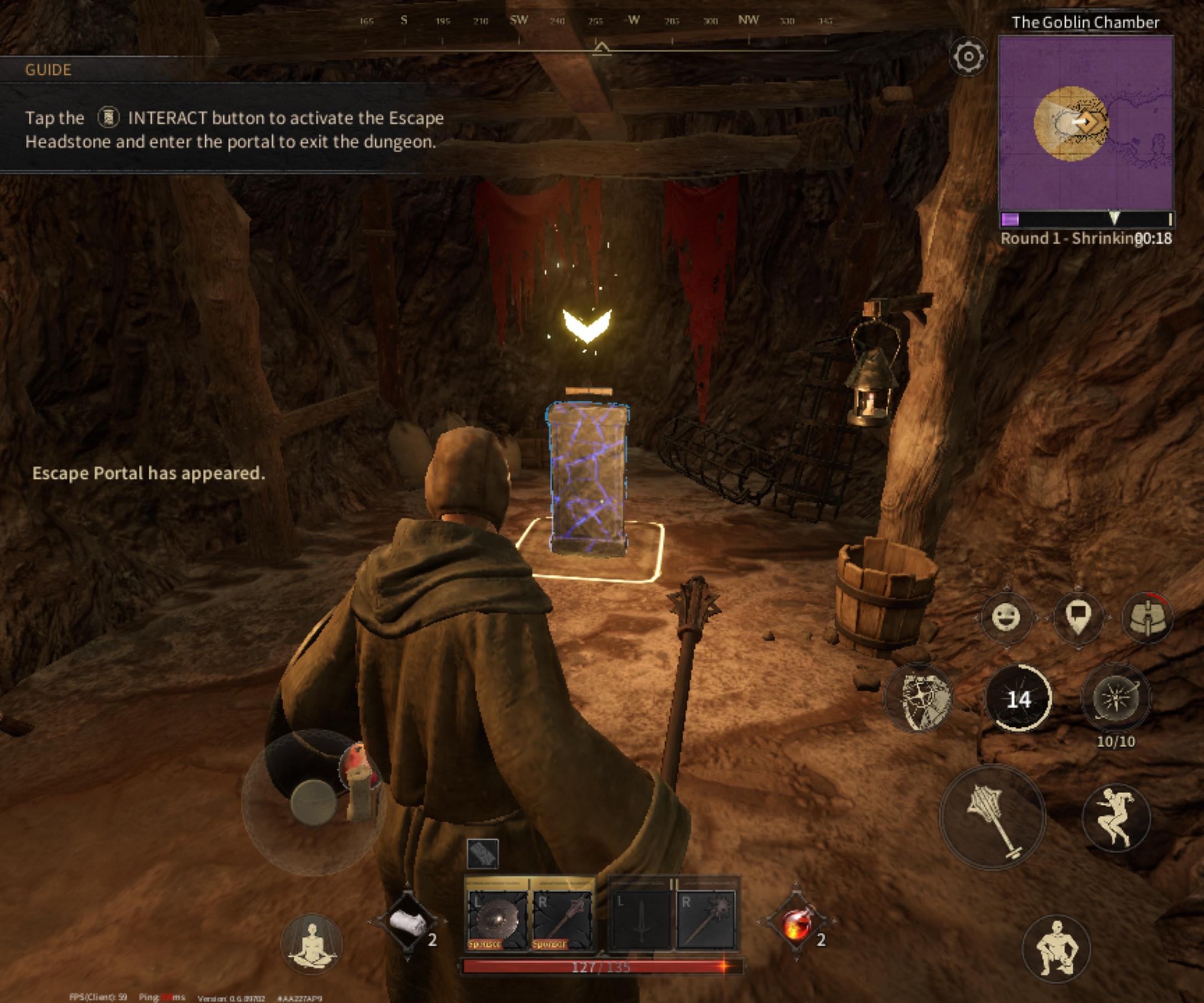This screenshot has height=1003, width=1204.
Task: Open the emote smiley menu
Action: click(1006, 618)
